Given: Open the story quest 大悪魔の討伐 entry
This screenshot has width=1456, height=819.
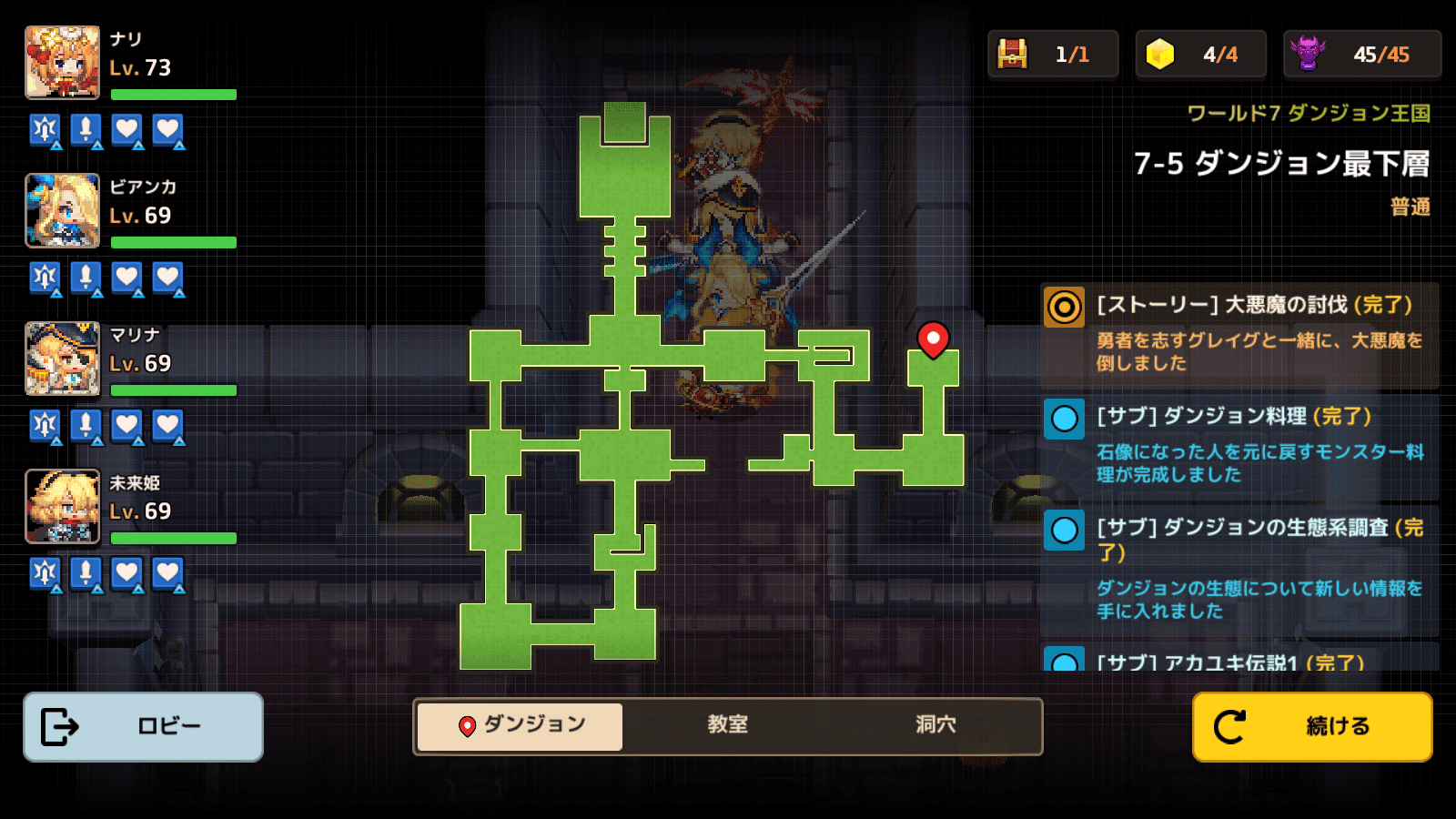Looking at the screenshot, I should pyautogui.click(x=1239, y=333).
